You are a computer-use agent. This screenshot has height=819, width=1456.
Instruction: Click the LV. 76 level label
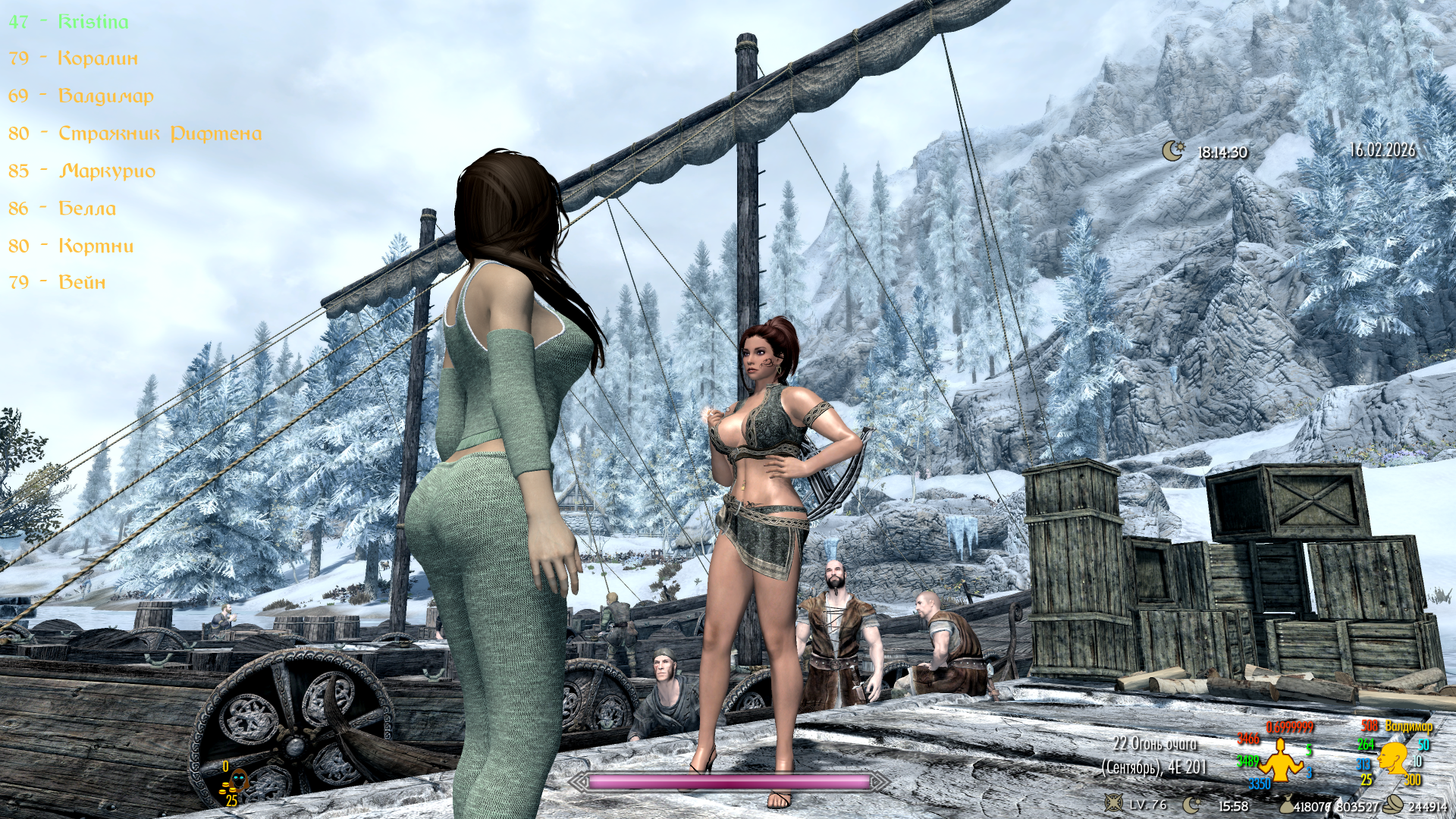(1150, 804)
